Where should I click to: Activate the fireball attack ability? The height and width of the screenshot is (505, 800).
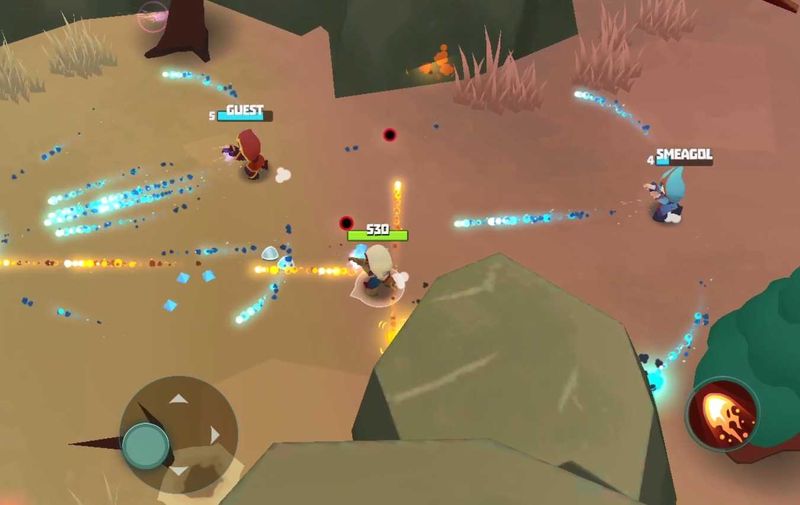pyautogui.click(x=721, y=412)
